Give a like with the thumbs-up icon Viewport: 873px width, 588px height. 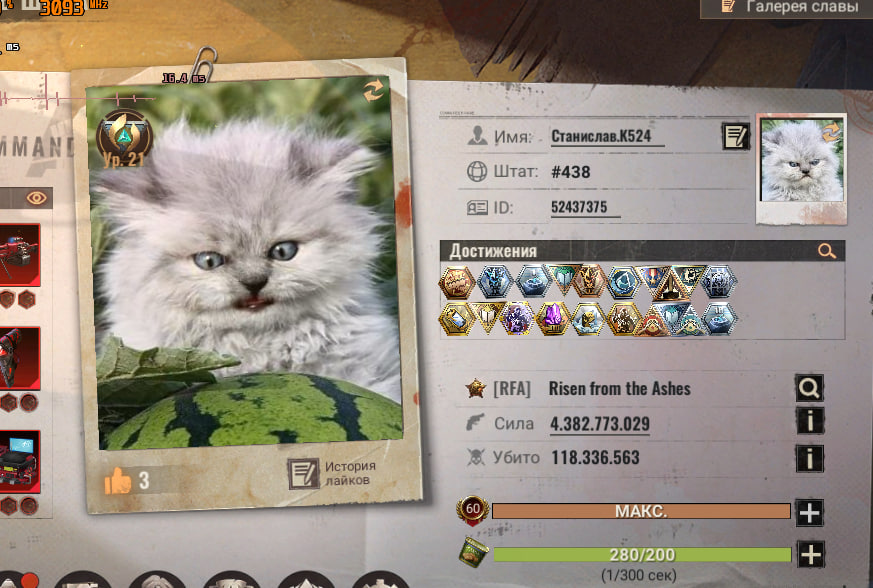[118, 481]
